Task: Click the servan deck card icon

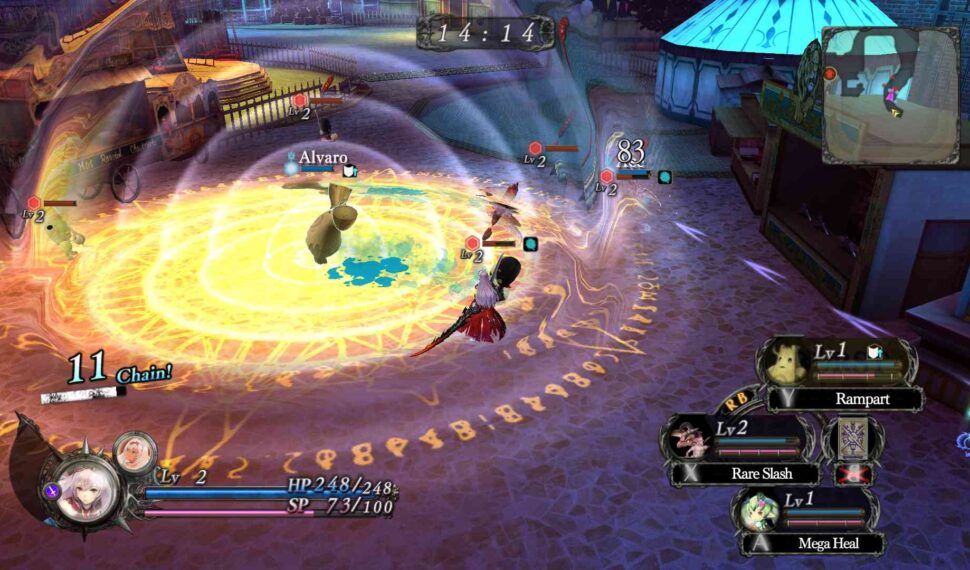Action: 852,438
